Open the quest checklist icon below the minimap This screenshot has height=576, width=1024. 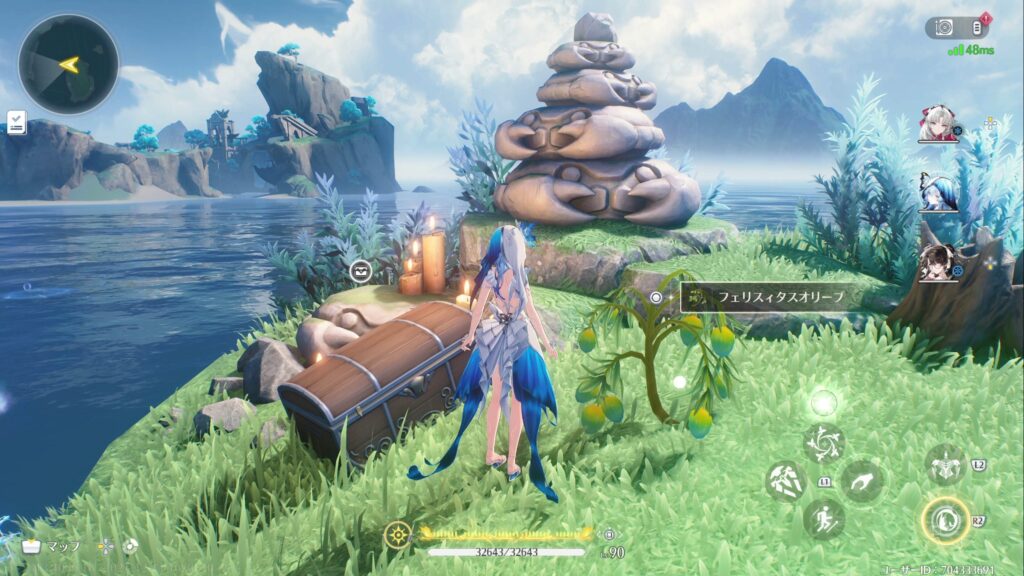pos(16,122)
